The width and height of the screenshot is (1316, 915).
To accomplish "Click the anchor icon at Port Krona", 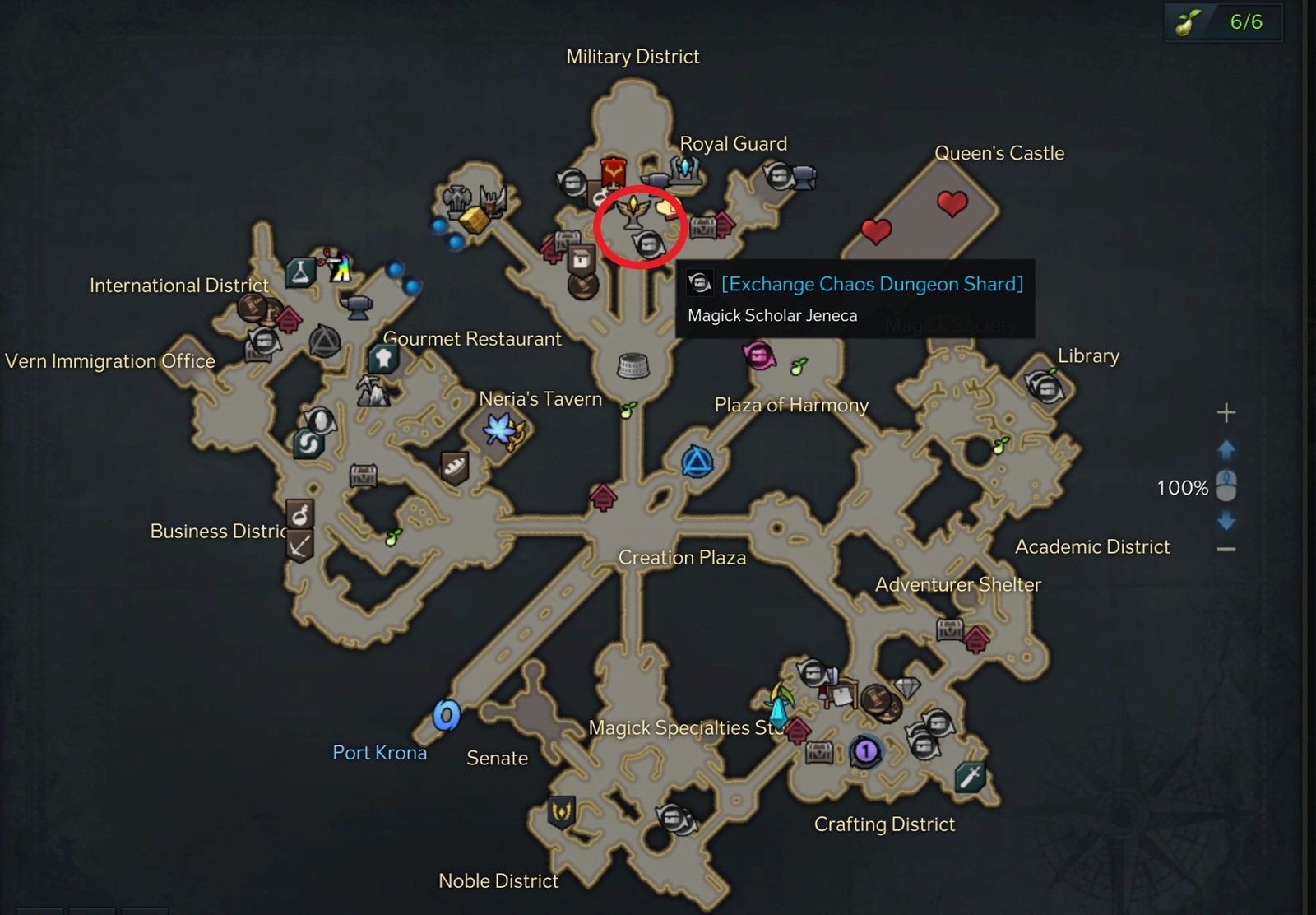I will (x=446, y=716).
